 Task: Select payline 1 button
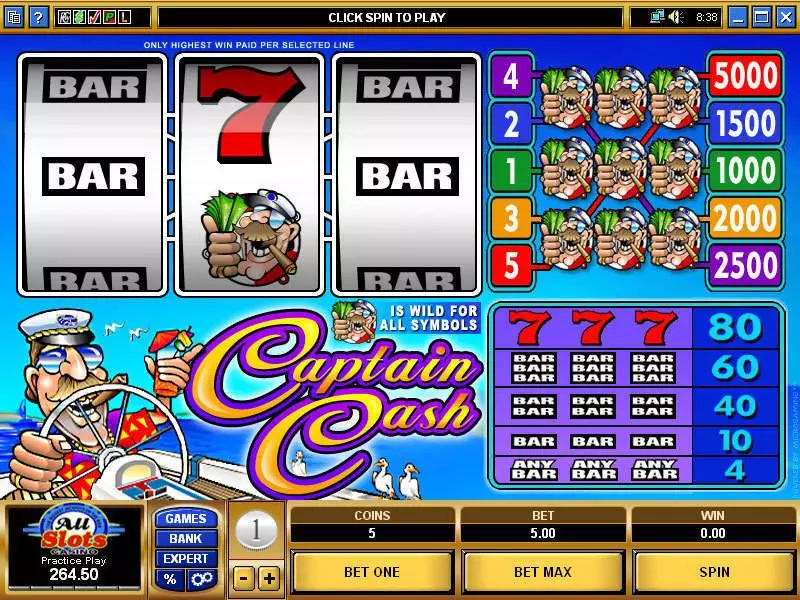pos(511,171)
